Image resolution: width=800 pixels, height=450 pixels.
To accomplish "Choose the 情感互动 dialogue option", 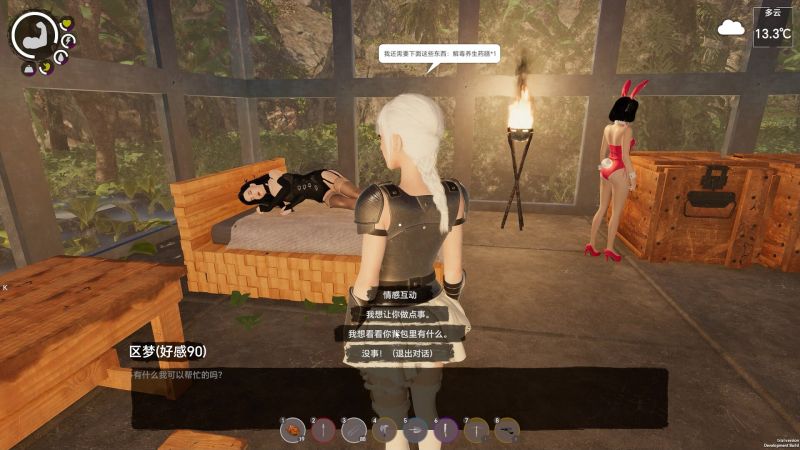I will pyautogui.click(x=399, y=296).
